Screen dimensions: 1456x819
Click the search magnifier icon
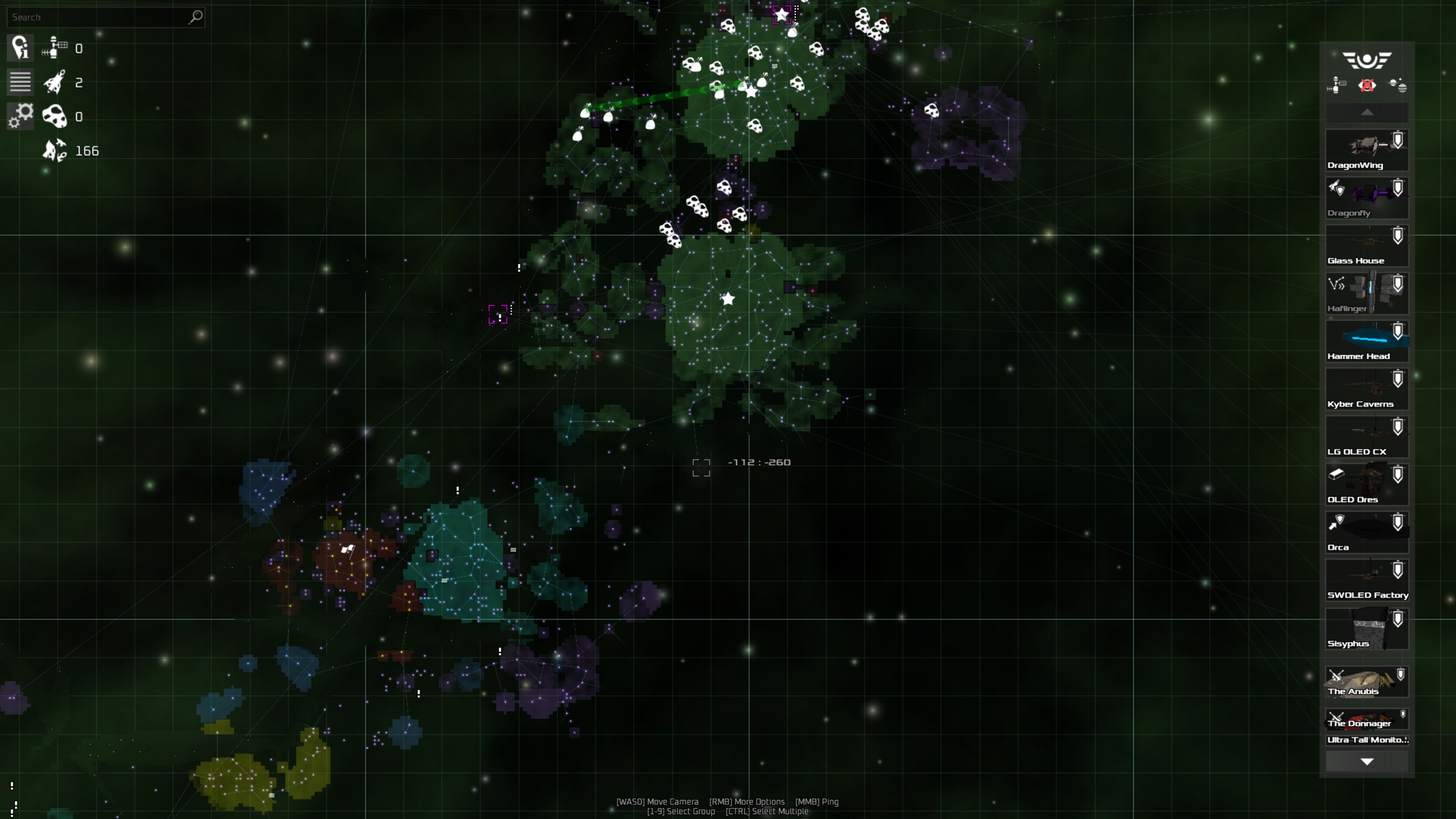pos(195,17)
